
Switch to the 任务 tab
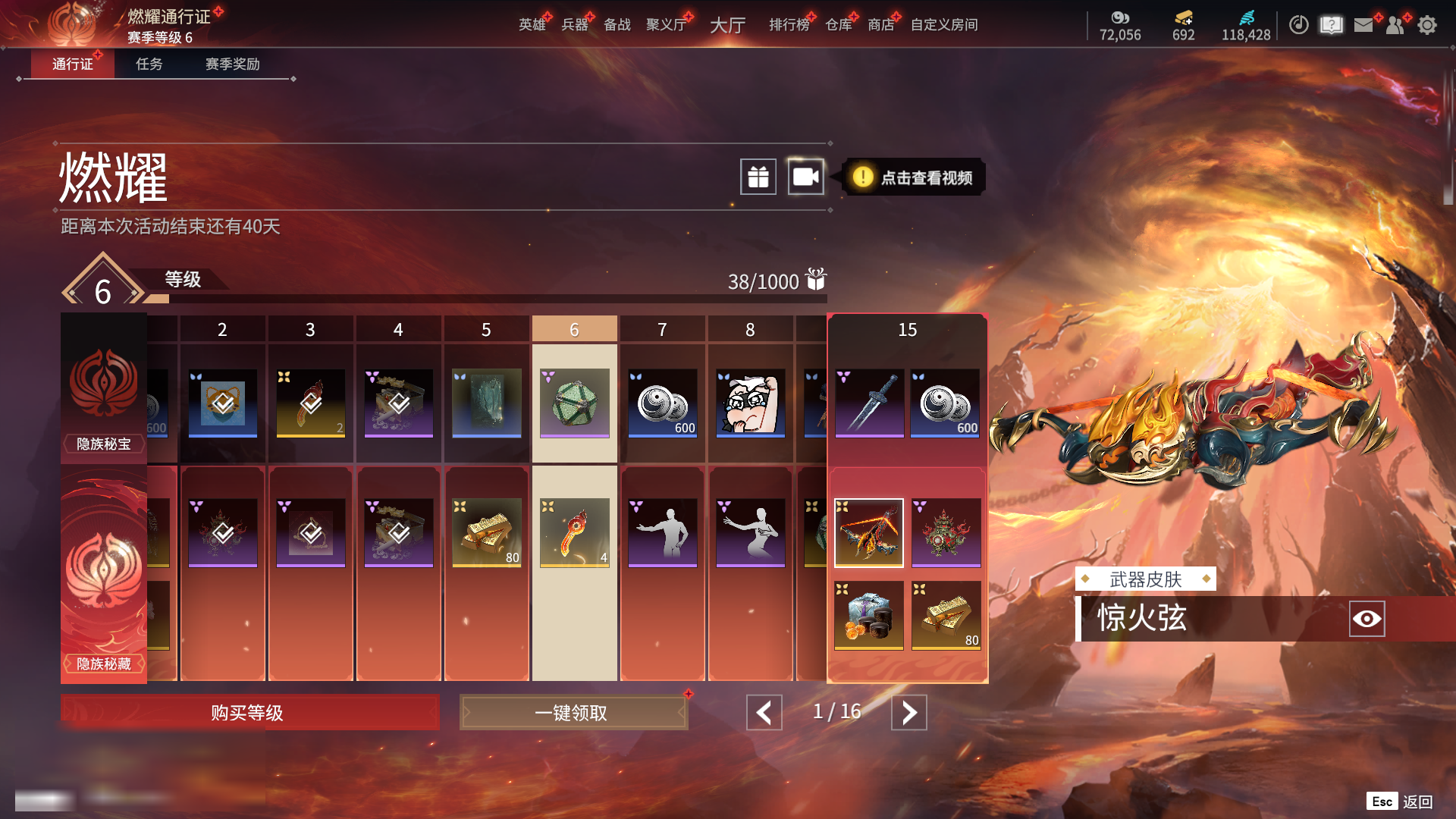(x=149, y=64)
